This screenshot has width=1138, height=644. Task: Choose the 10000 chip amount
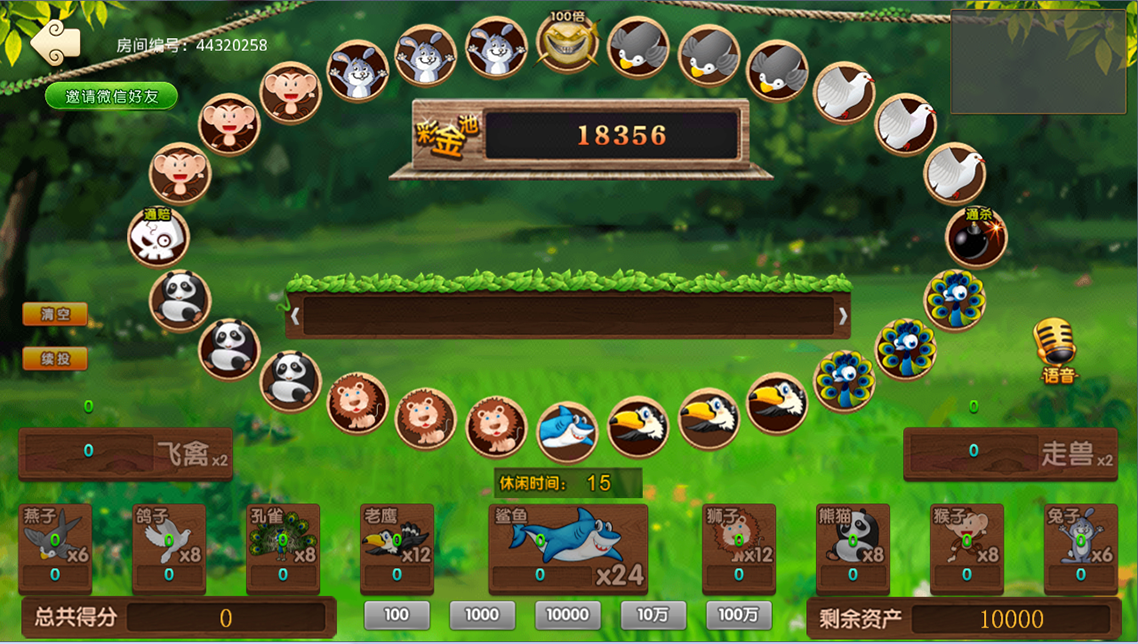point(568,615)
